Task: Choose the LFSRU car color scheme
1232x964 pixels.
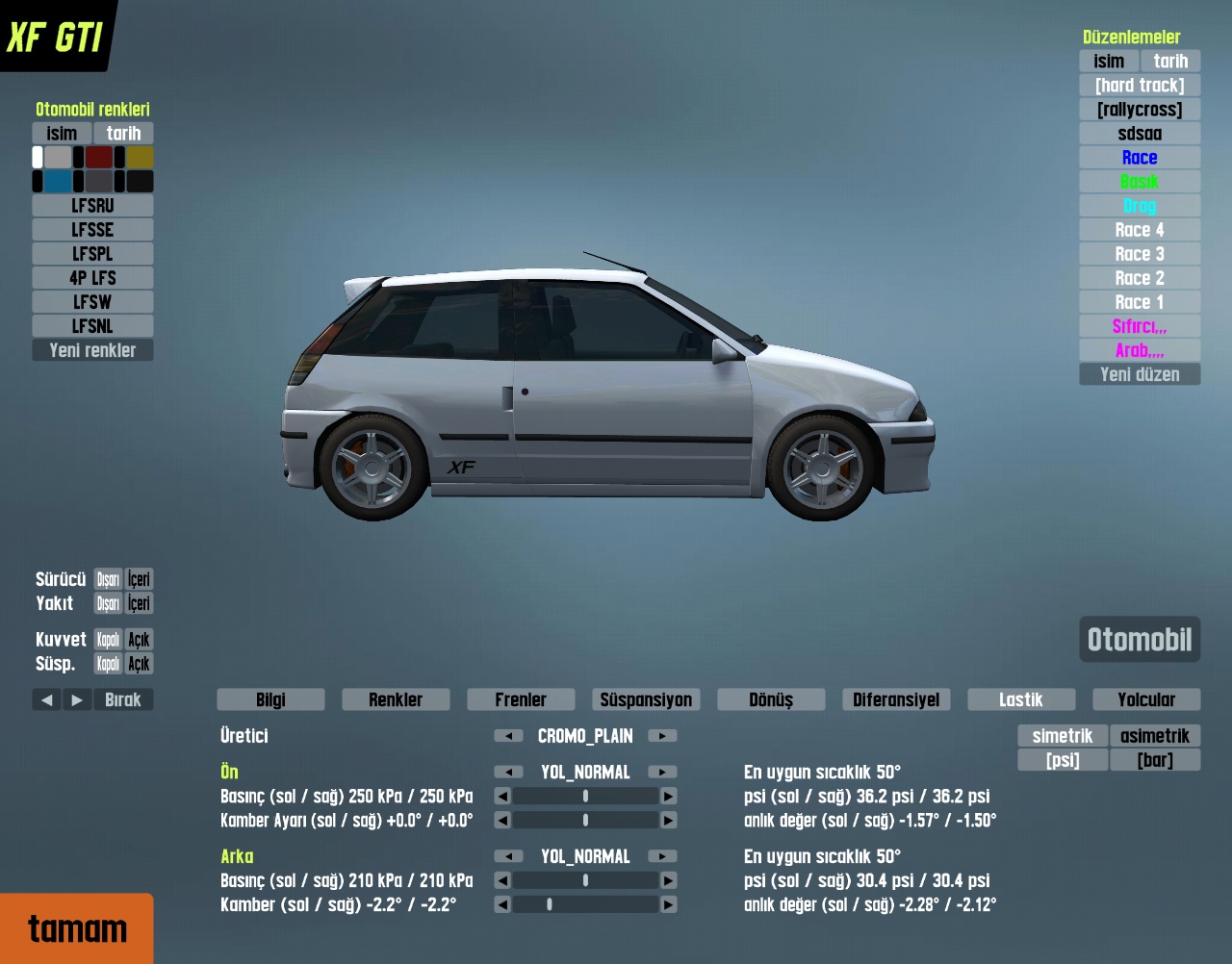Action: 92,206
